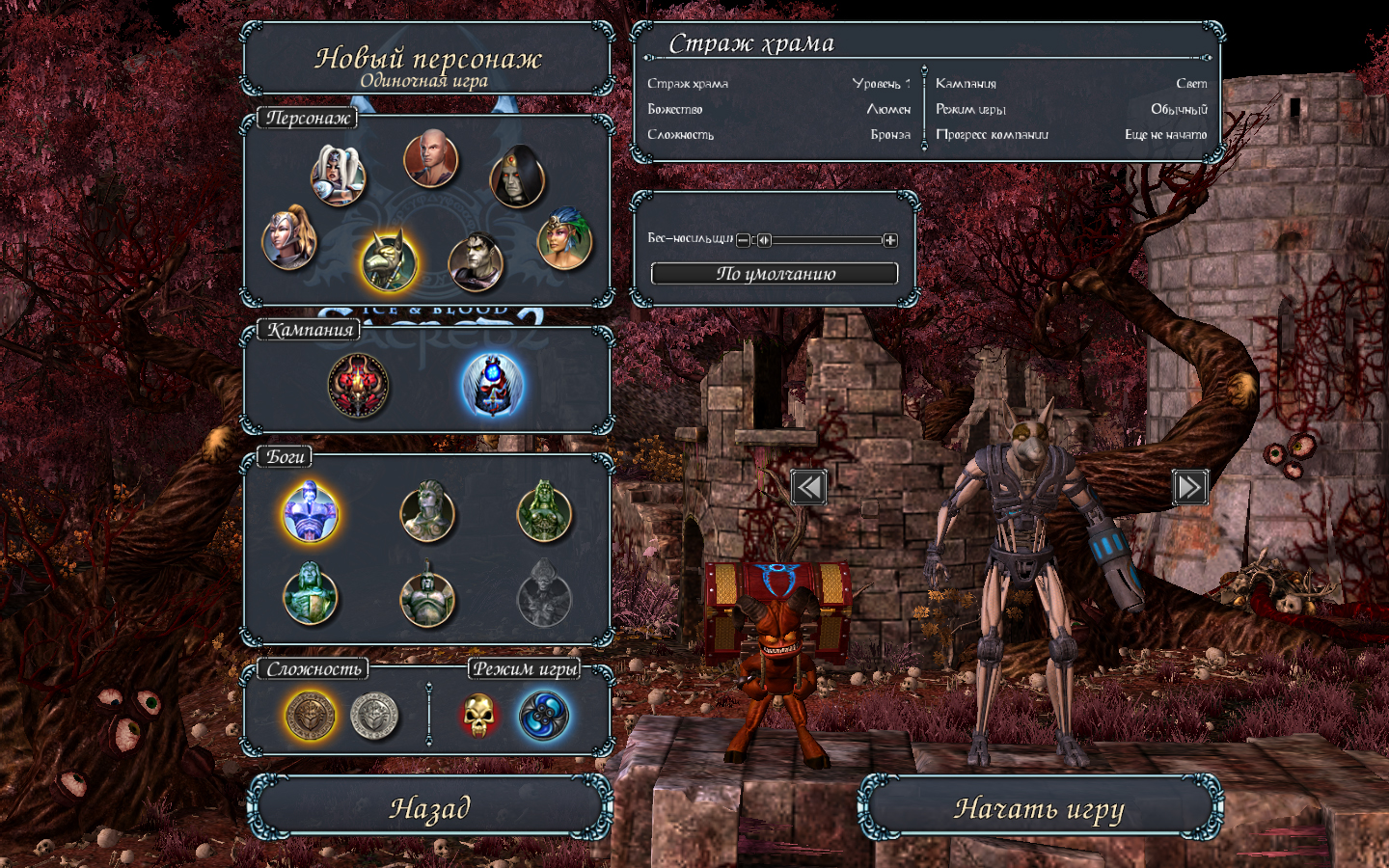Switch to the silver difficulty coin
Image resolution: width=1389 pixels, height=868 pixels.
tap(374, 716)
